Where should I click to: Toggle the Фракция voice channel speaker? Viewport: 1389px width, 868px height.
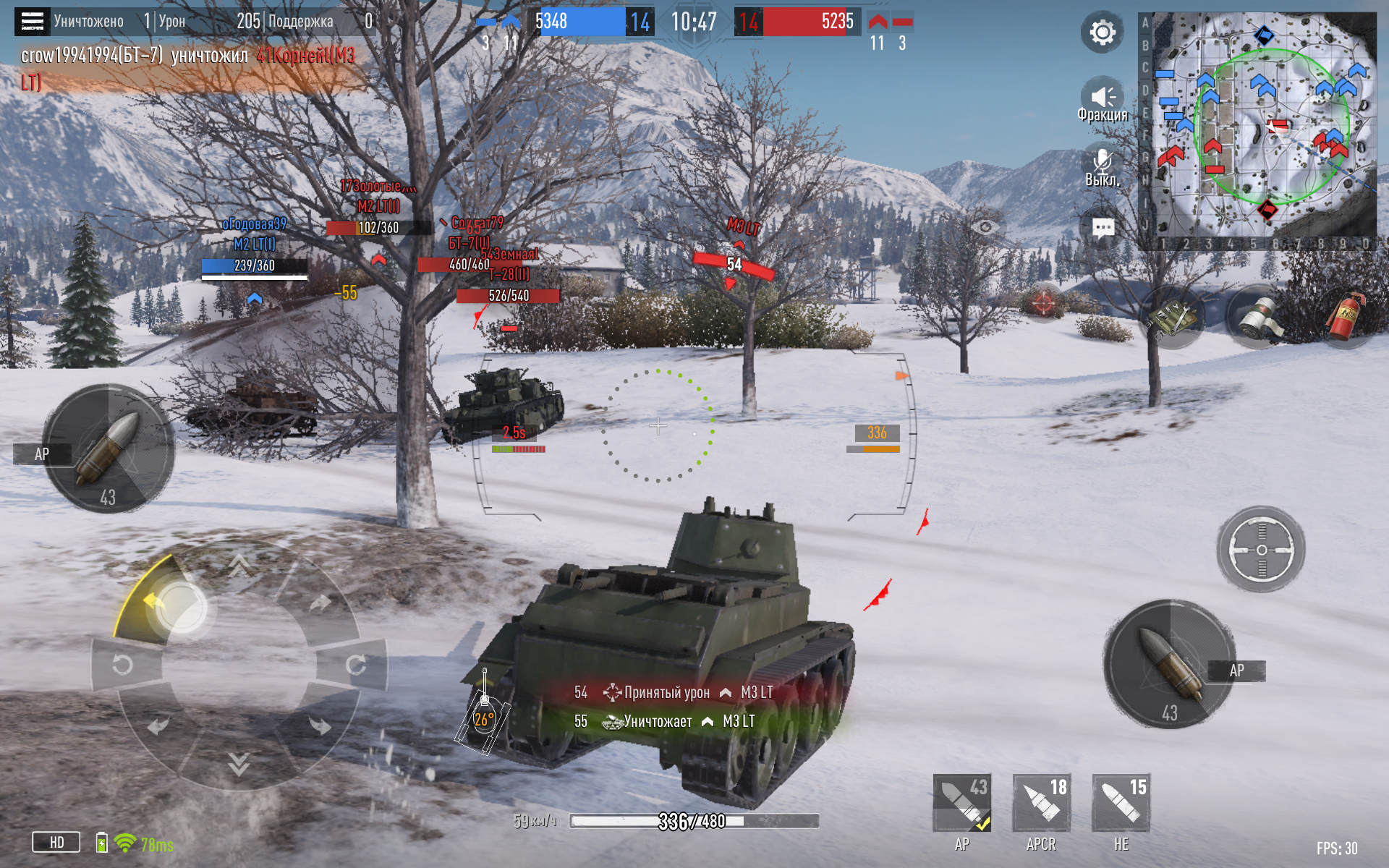coord(1102,98)
